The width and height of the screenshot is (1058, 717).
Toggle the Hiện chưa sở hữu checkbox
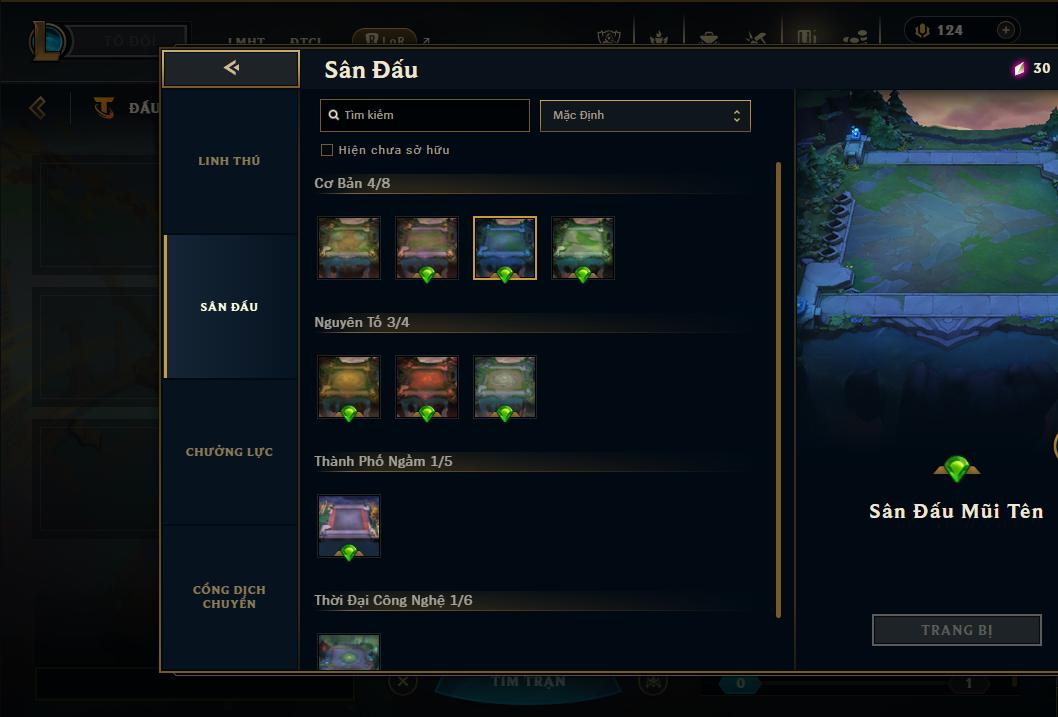(x=327, y=150)
